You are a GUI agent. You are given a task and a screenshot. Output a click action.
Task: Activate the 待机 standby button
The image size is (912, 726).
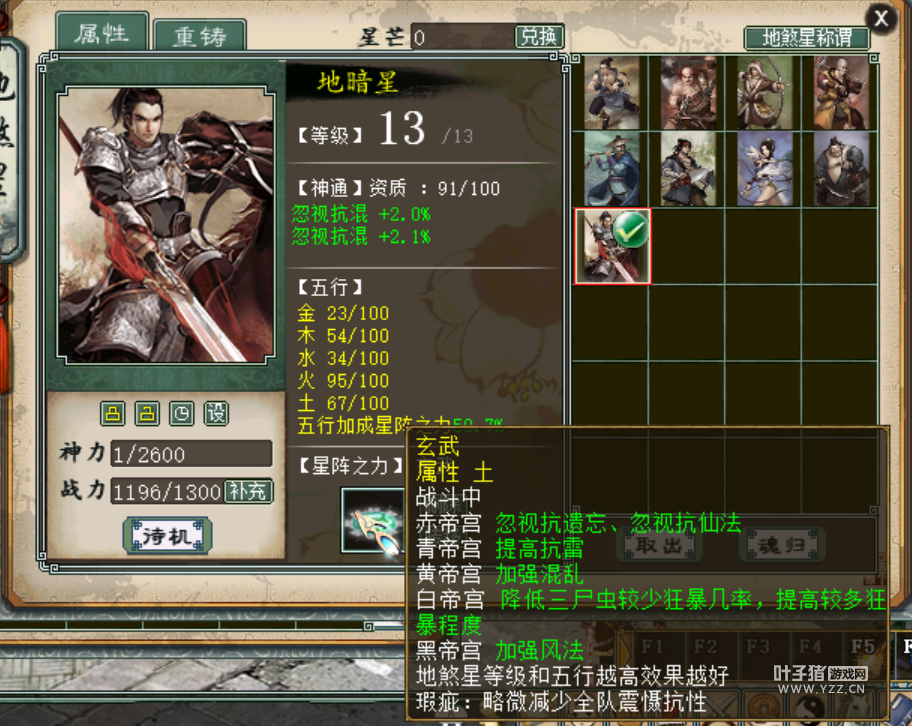[167, 535]
